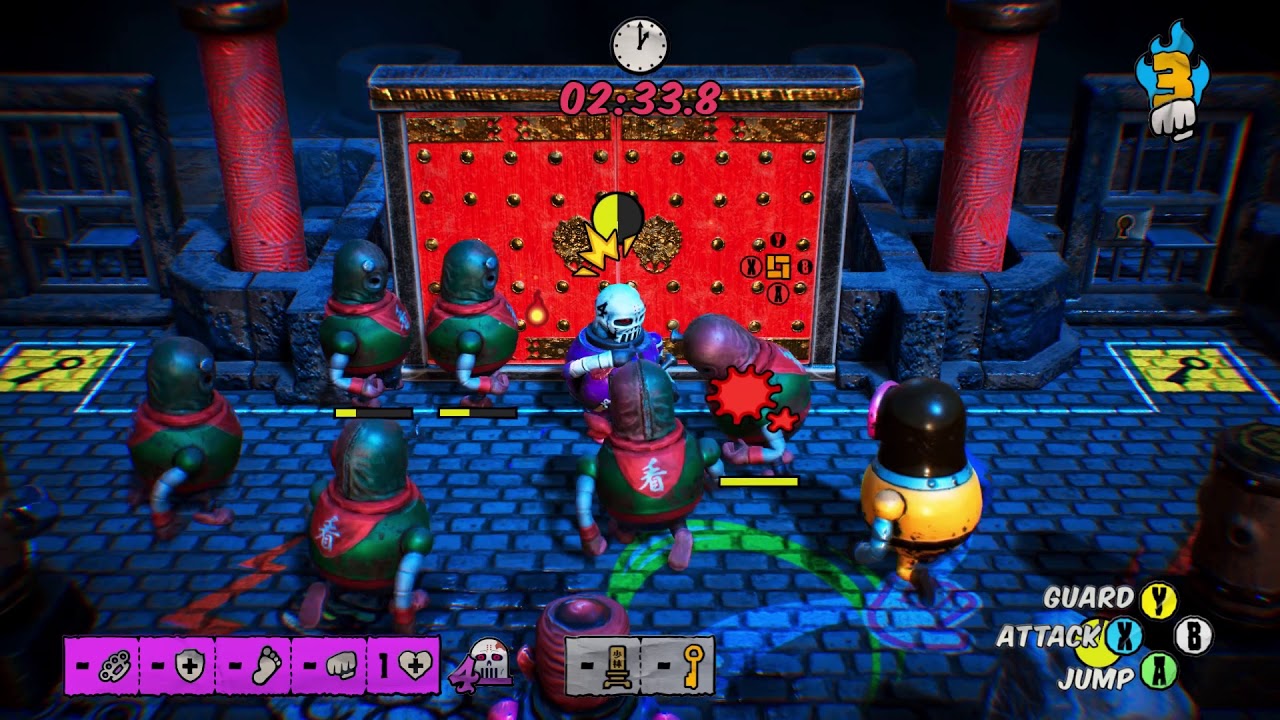Viewport: 1280px width, 720px height.
Task: Pick the fist power-up slot
Action: tap(328, 666)
